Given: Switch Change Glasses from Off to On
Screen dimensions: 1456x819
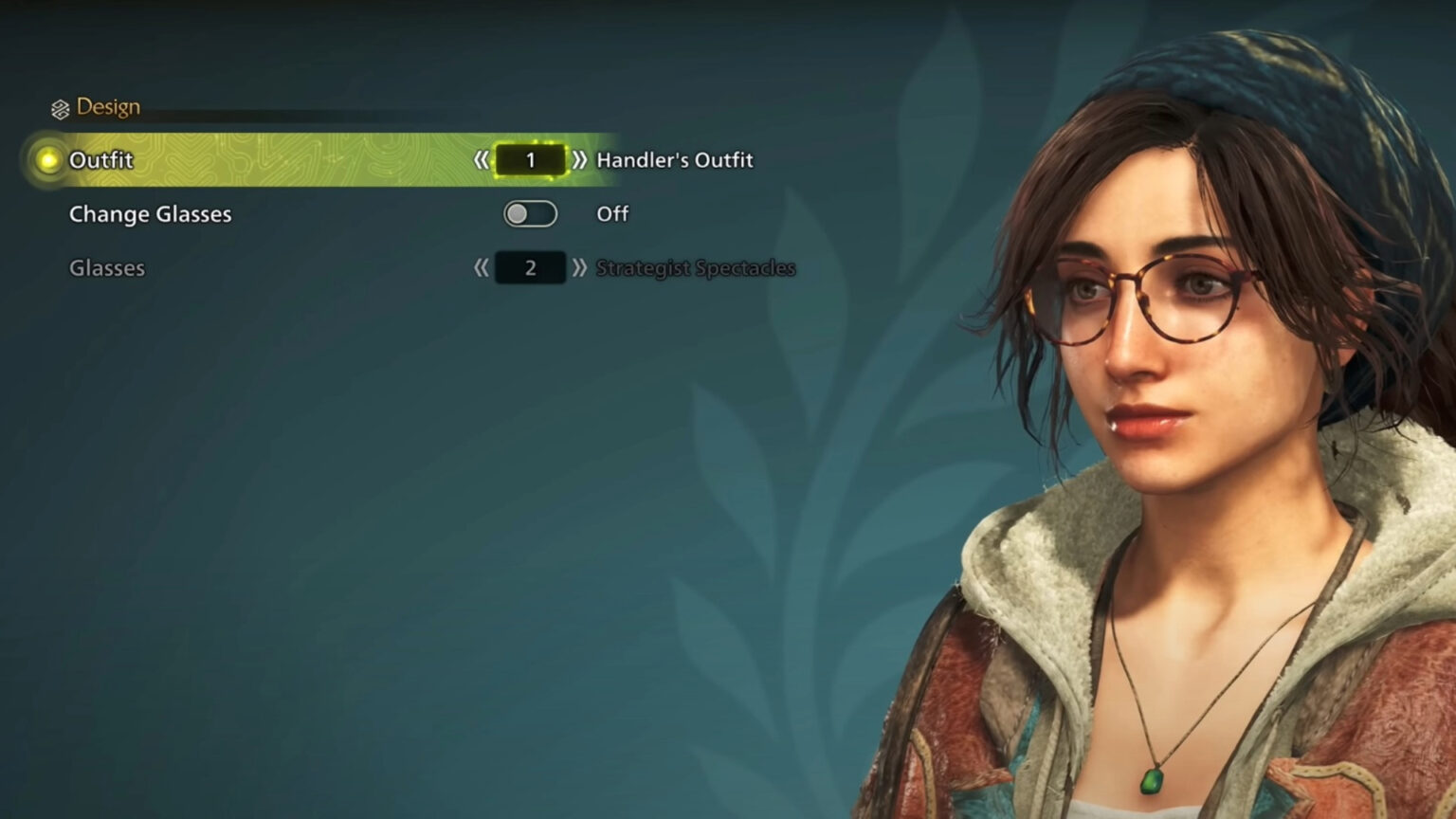Looking at the screenshot, I should coord(531,213).
